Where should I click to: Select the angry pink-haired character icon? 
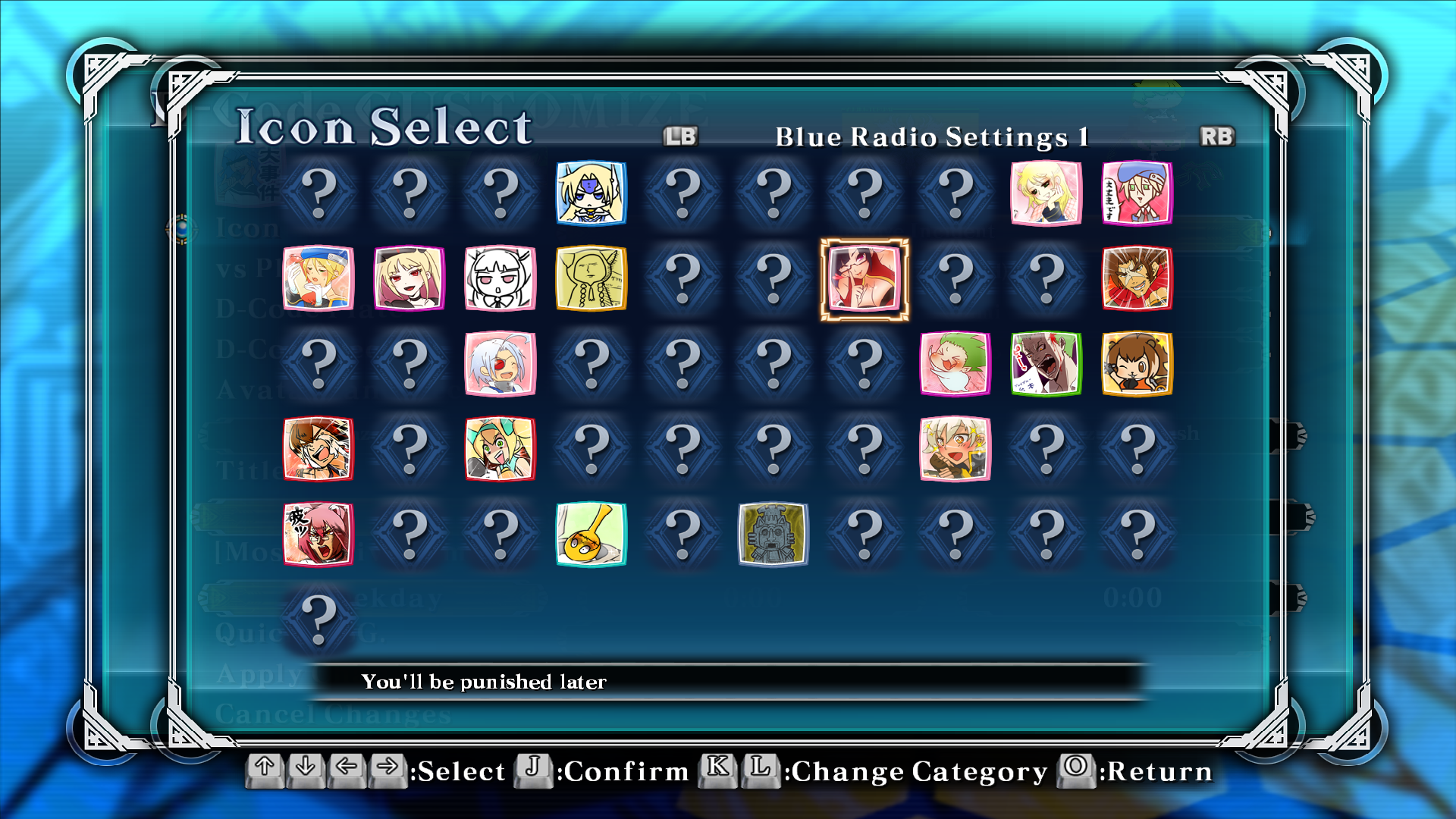318,535
